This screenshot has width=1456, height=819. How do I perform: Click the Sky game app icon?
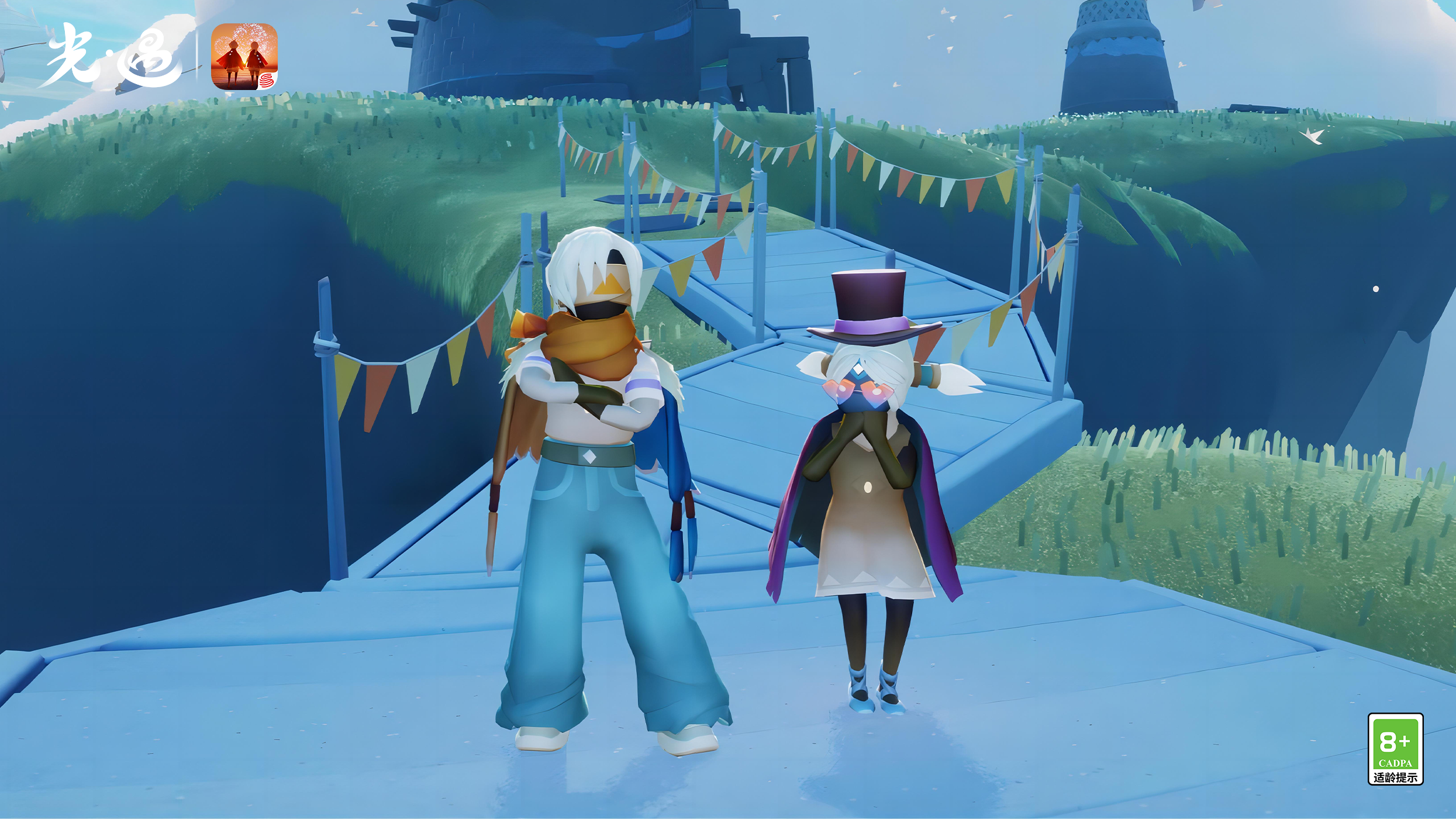(244, 57)
